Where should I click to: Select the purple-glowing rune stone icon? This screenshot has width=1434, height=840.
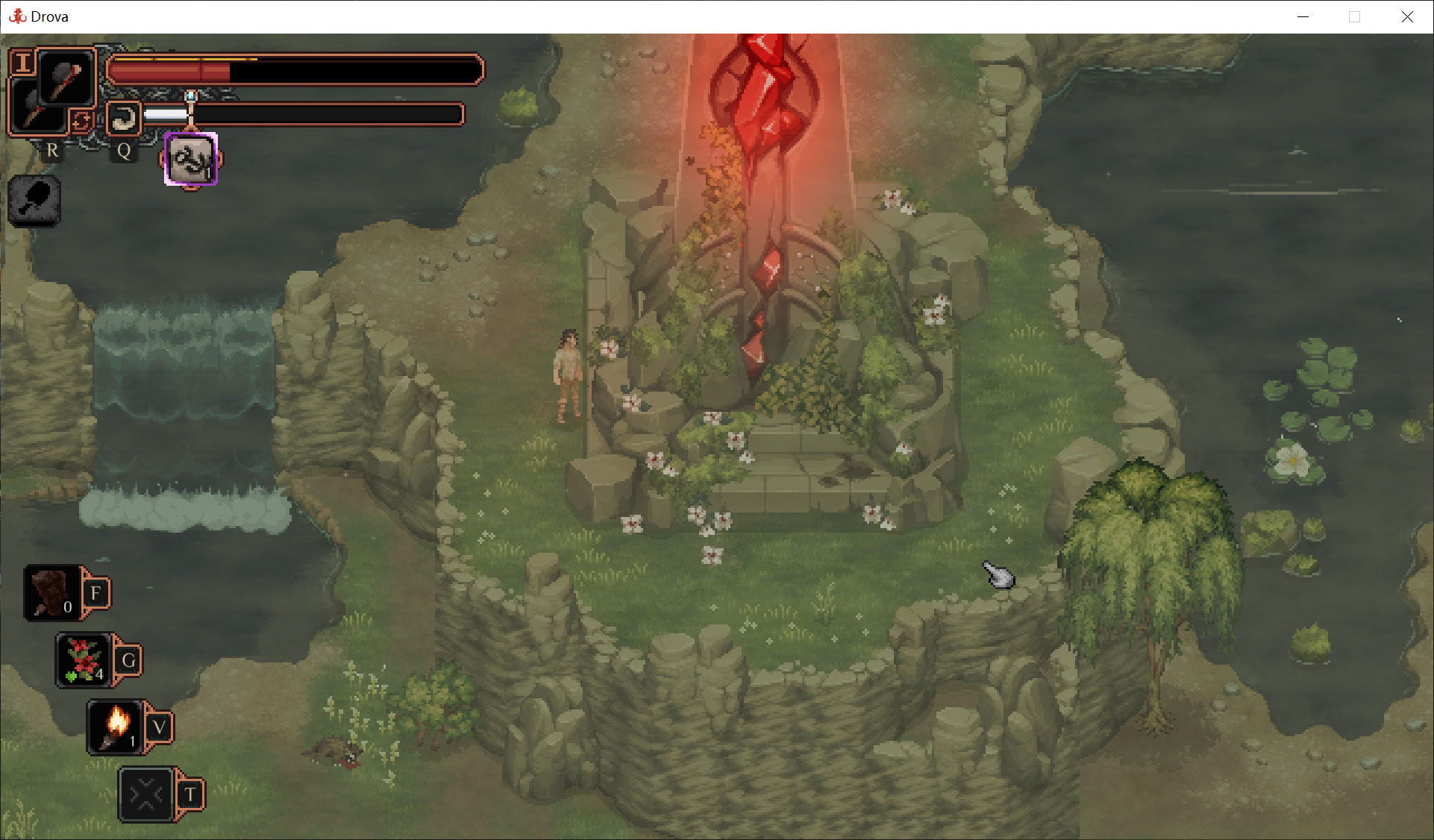190,160
